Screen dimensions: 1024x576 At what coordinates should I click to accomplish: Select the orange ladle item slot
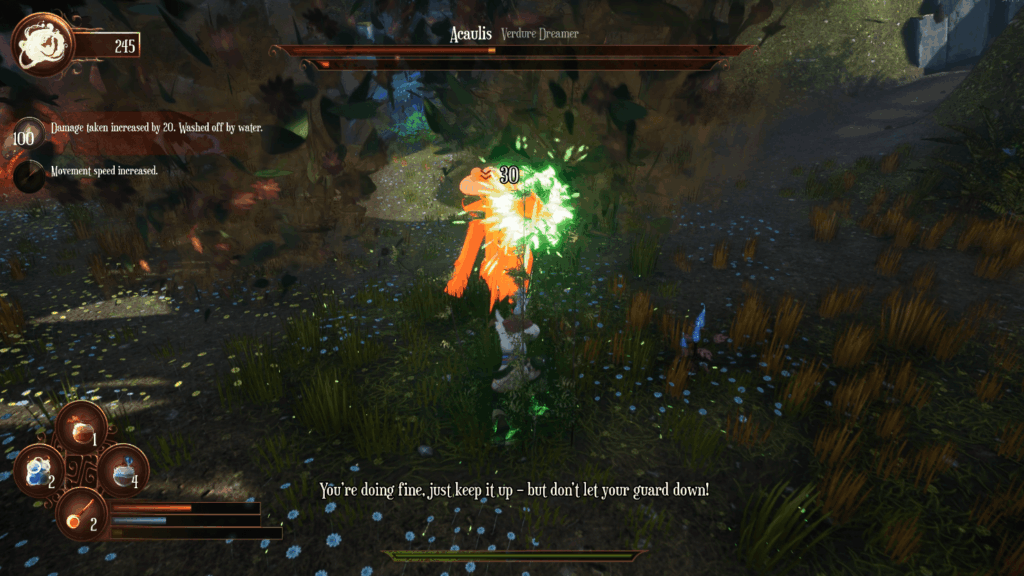[81, 513]
